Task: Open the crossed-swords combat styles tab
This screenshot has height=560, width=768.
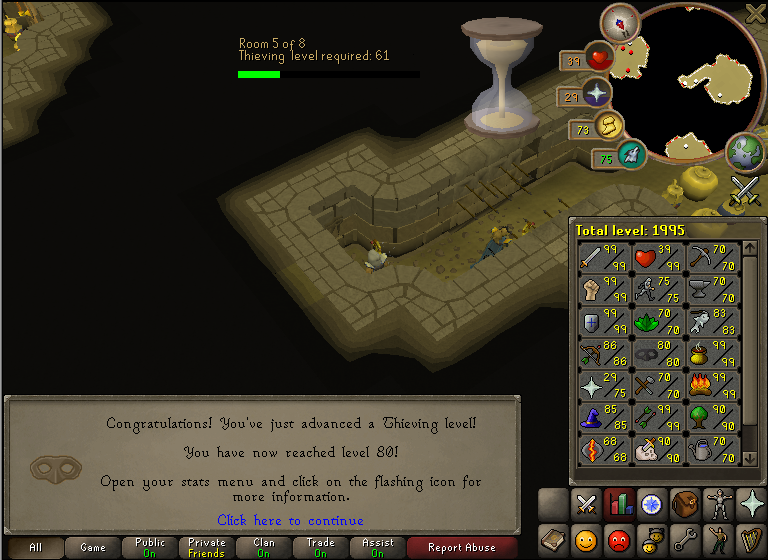Action: pyautogui.click(x=585, y=504)
